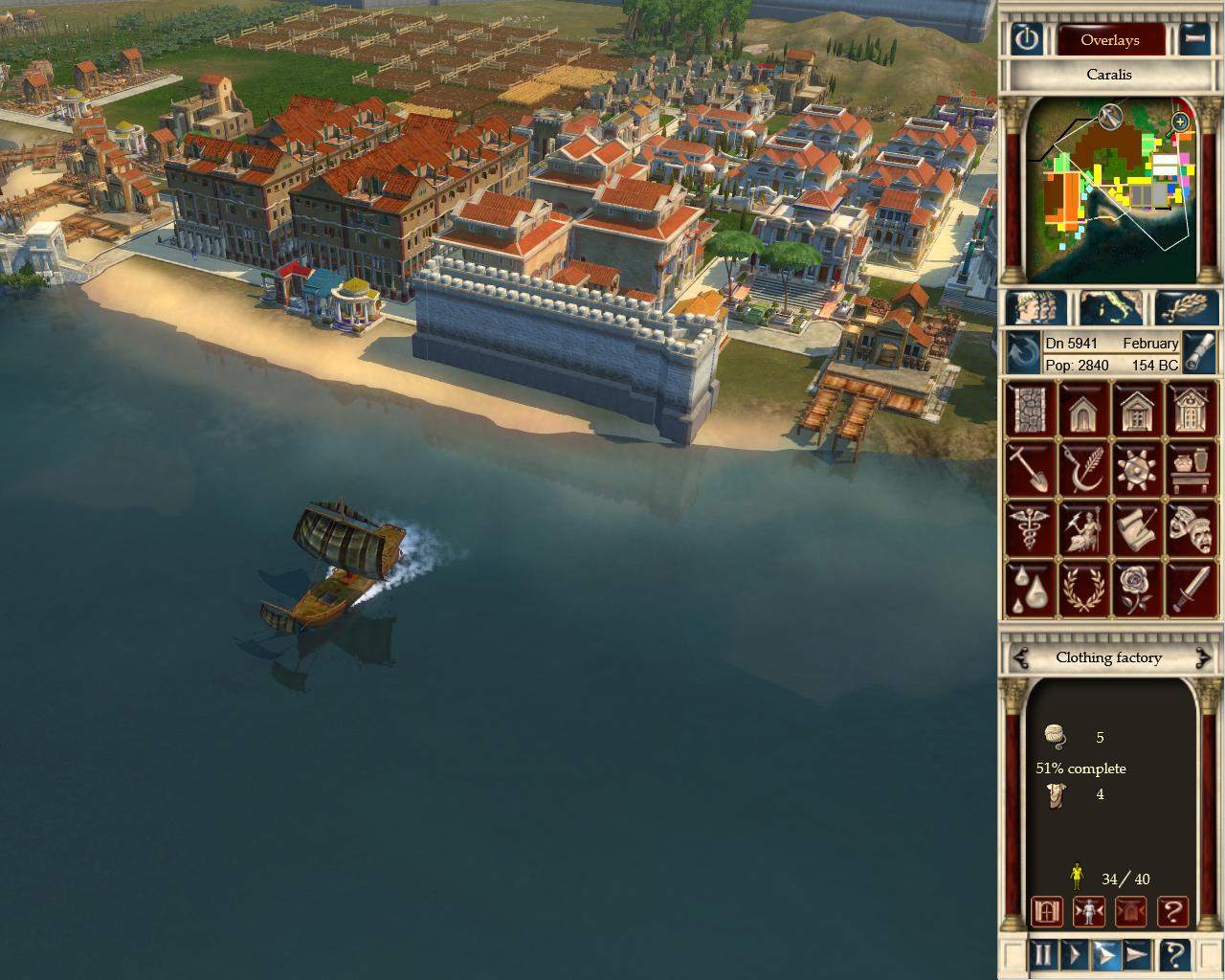Zoom in the minimap with magnifier
Image resolution: width=1225 pixels, height=980 pixels.
pyautogui.click(x=1180, y=122)
